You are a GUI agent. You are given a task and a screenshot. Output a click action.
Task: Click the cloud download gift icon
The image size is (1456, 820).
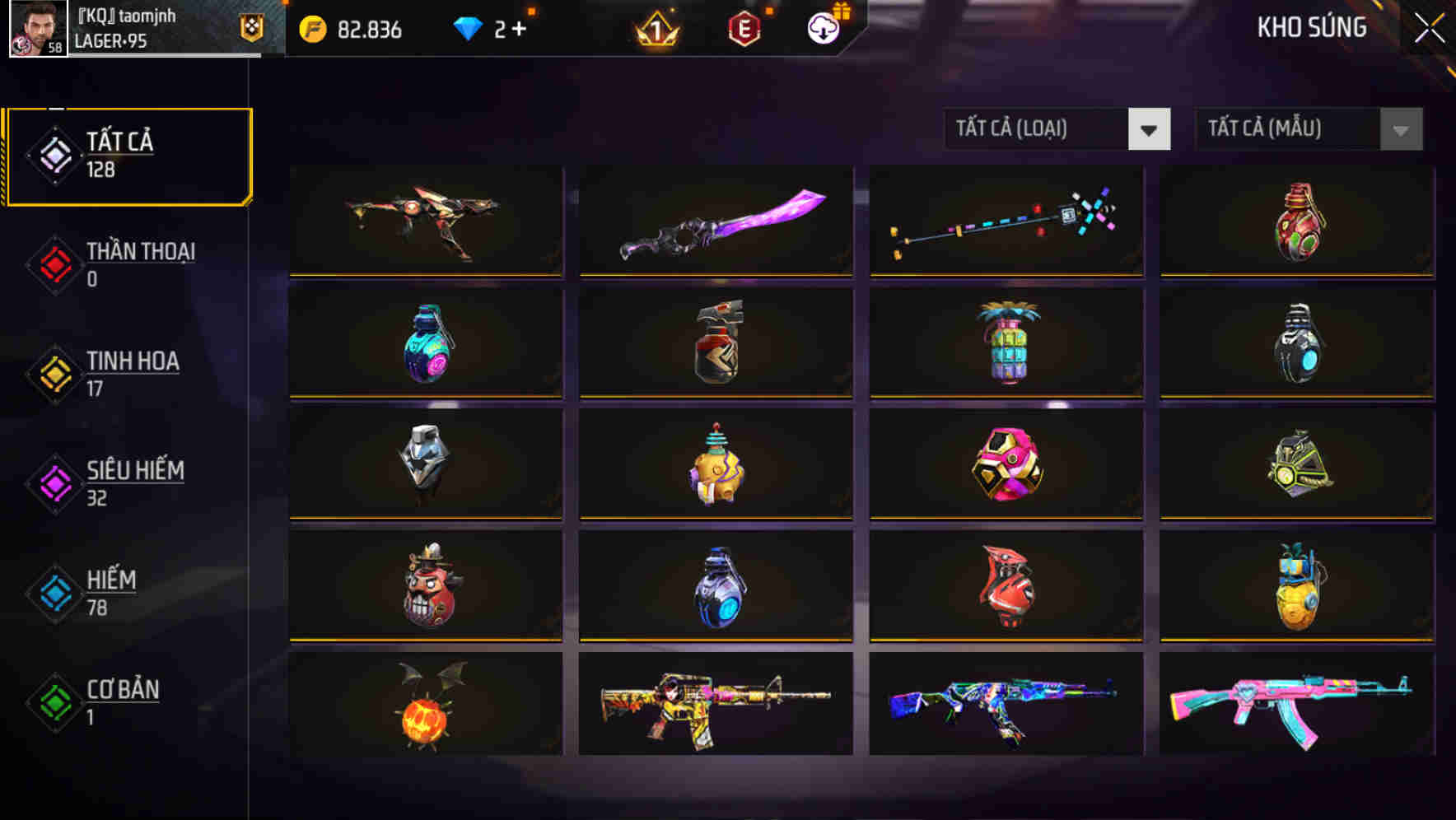(823, 27)
